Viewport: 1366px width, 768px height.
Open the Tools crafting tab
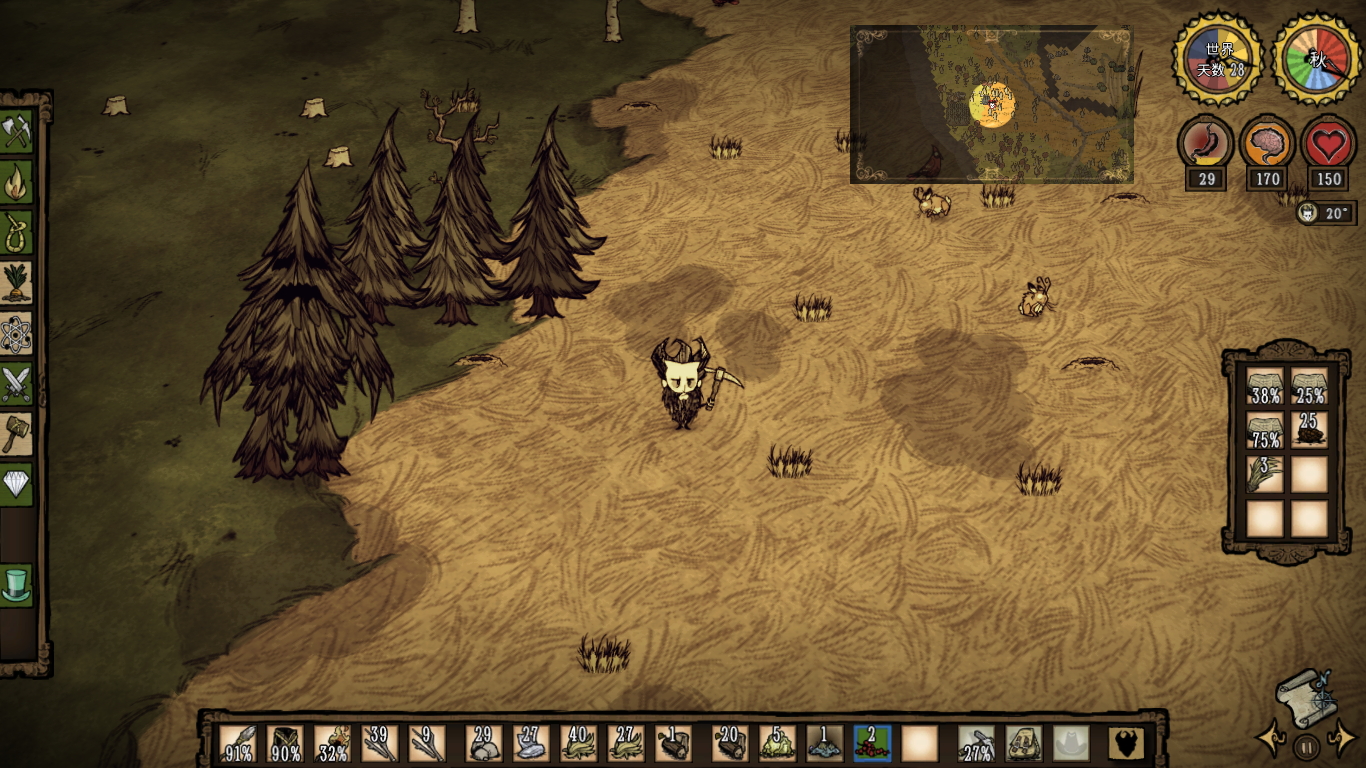pos(17,133)
